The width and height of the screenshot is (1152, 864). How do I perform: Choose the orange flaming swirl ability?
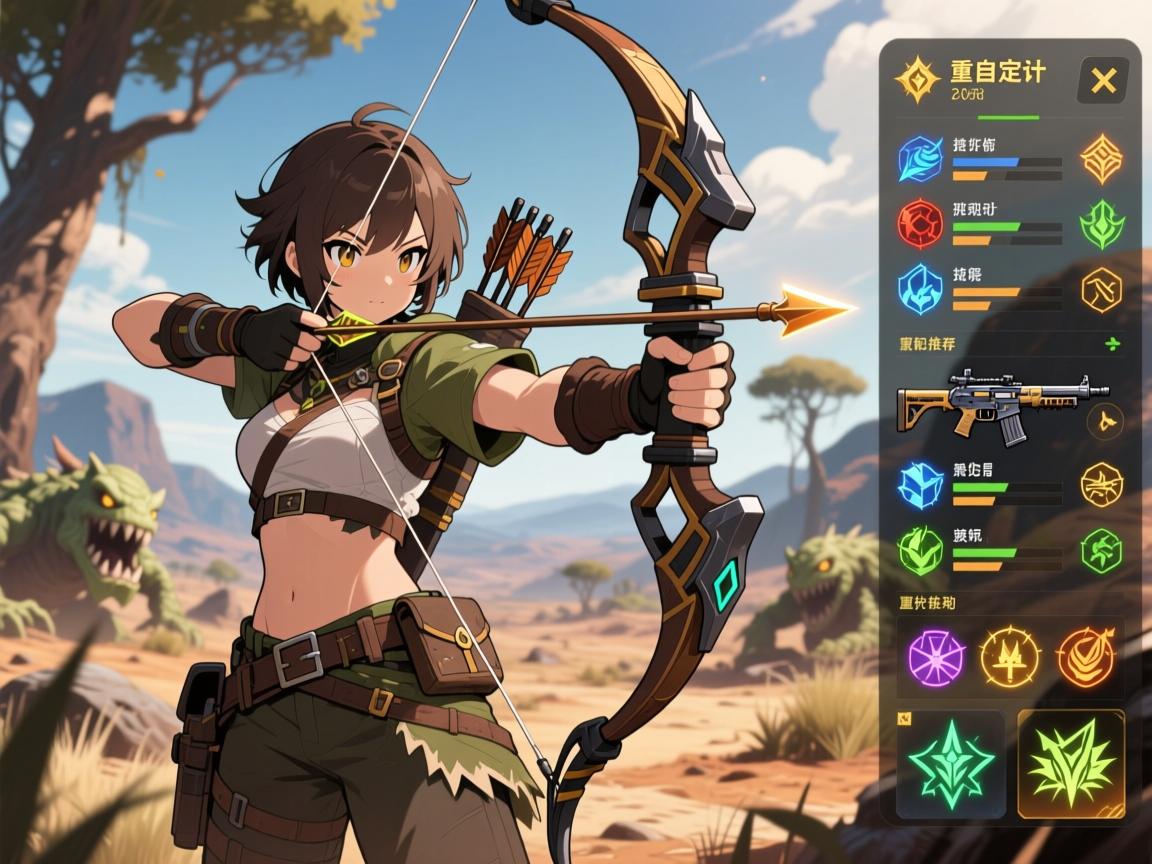pyautogui.click(x=1086, y=657)
